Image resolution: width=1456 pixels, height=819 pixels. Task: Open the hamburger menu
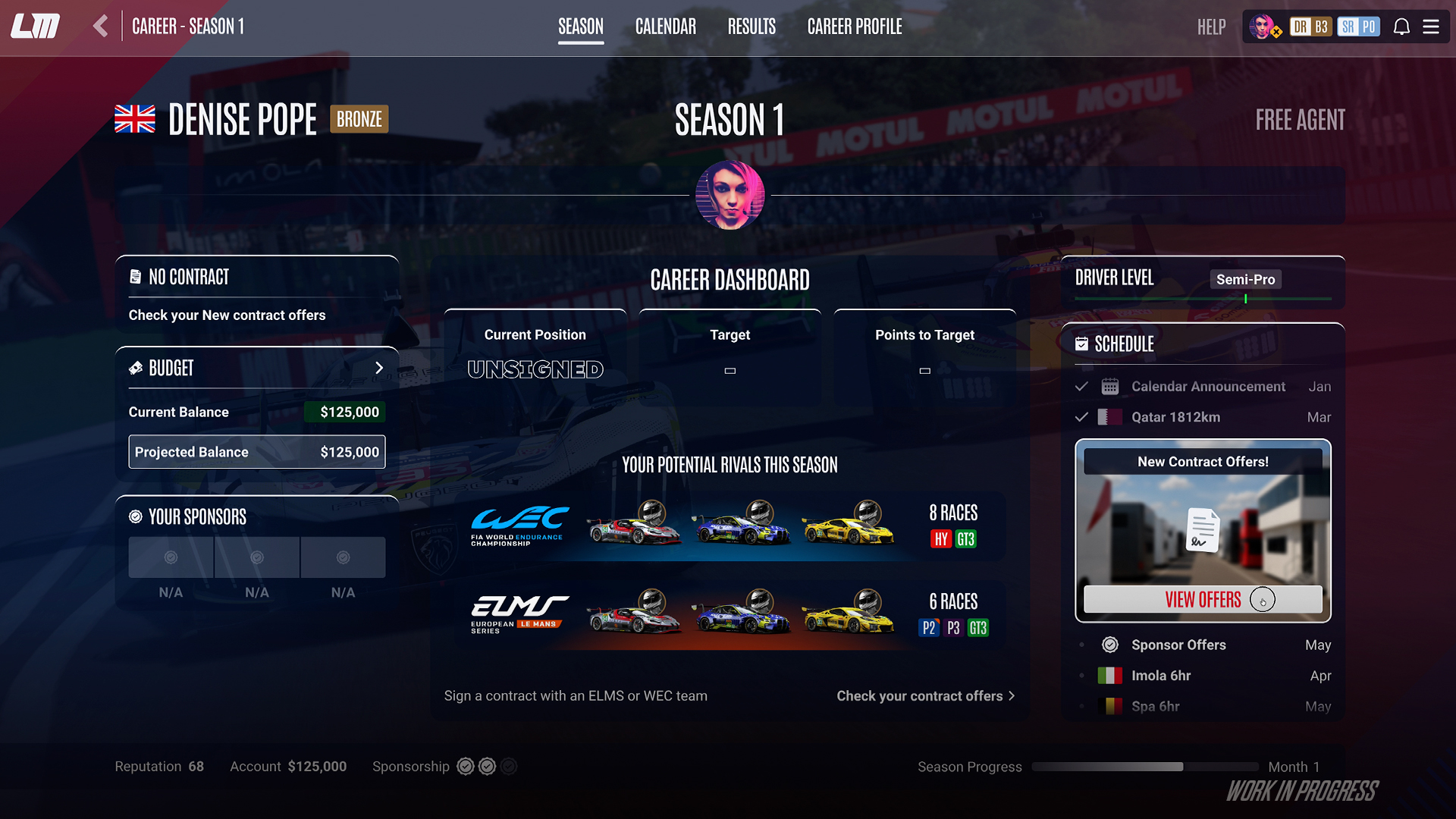1431,27
